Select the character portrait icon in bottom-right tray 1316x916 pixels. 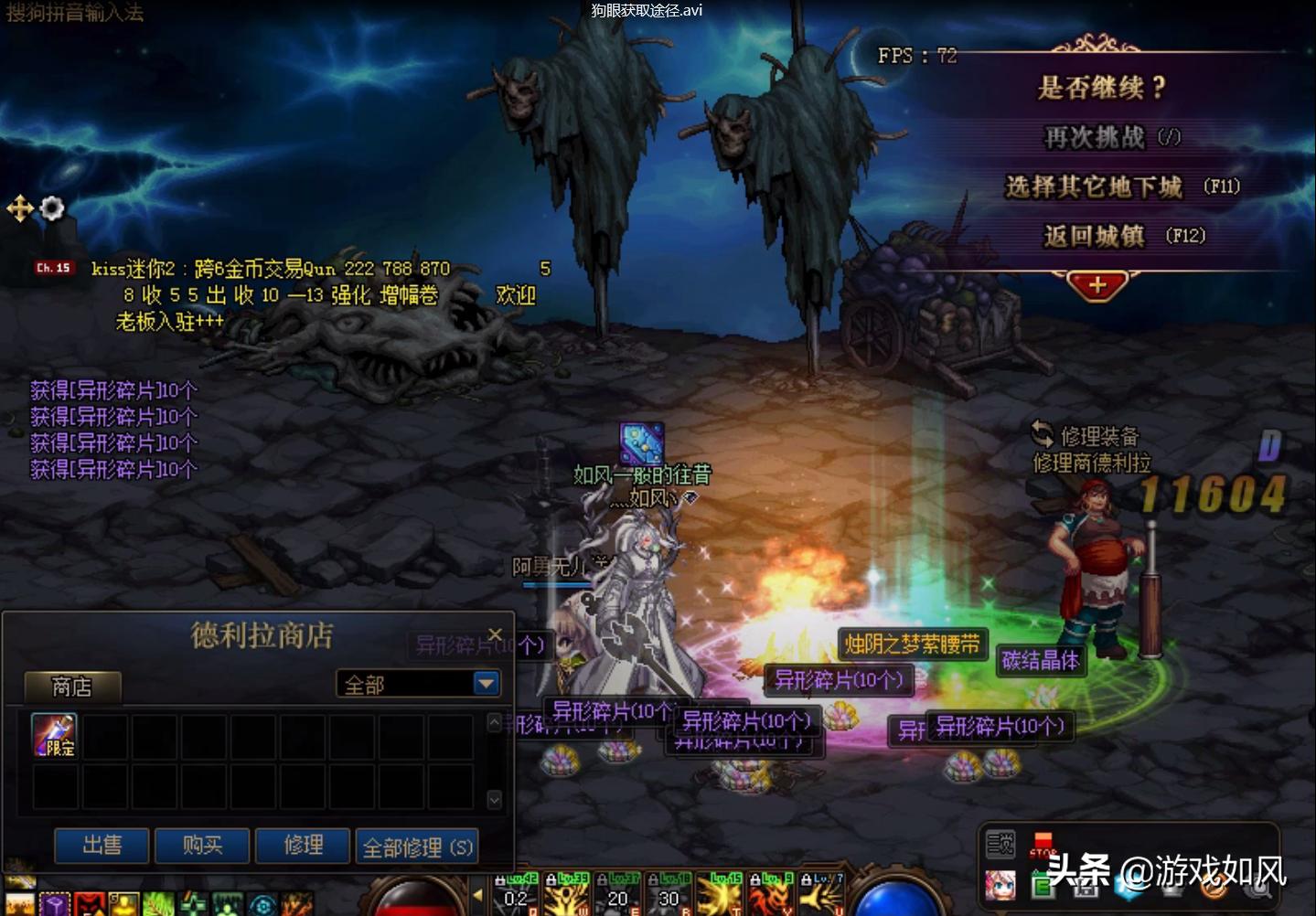click(x=1000, y=885)
